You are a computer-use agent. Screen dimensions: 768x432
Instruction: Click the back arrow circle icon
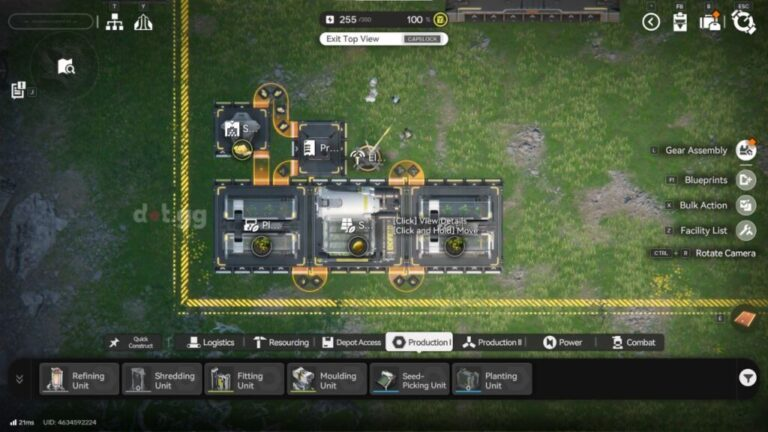pyautogui.click(x=651, y=21)
